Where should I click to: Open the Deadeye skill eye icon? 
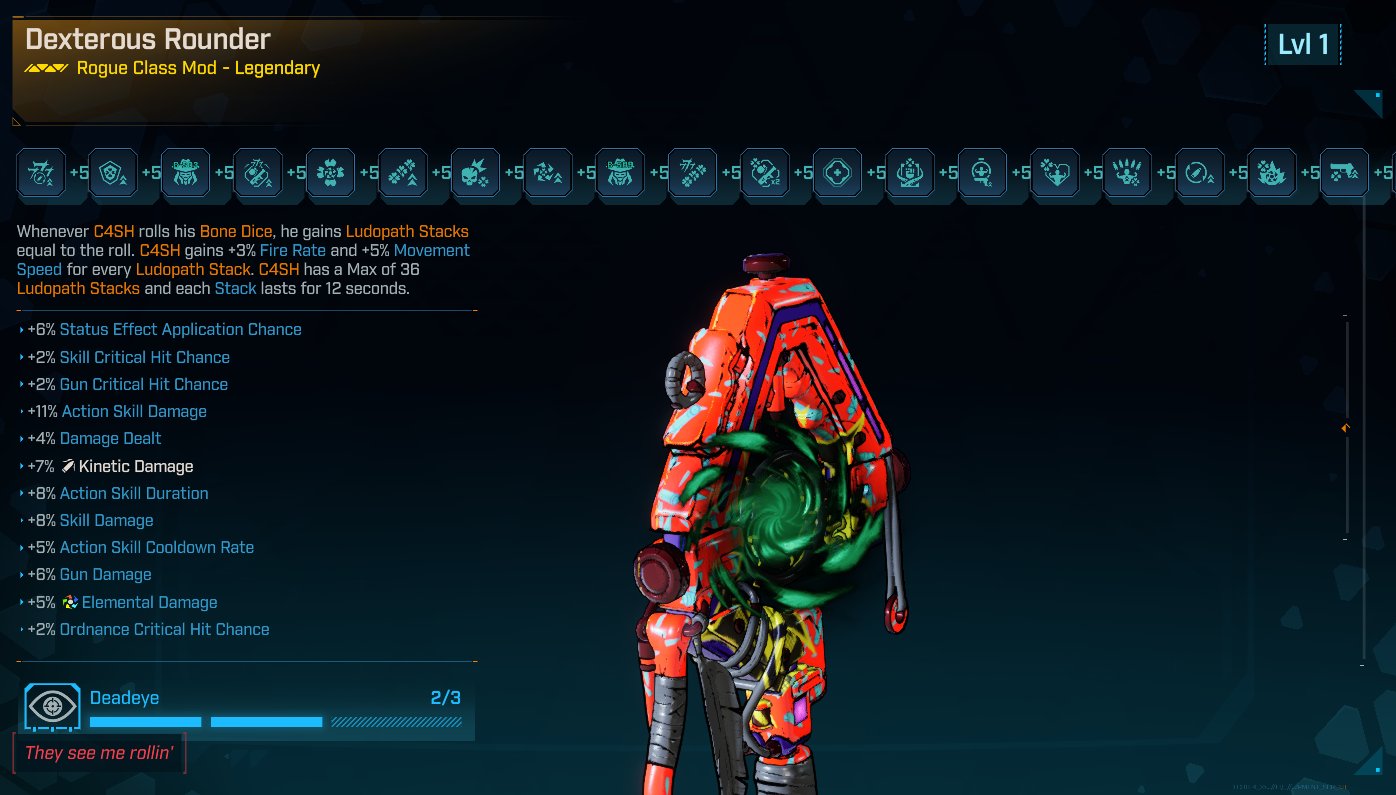coord(52,707)
